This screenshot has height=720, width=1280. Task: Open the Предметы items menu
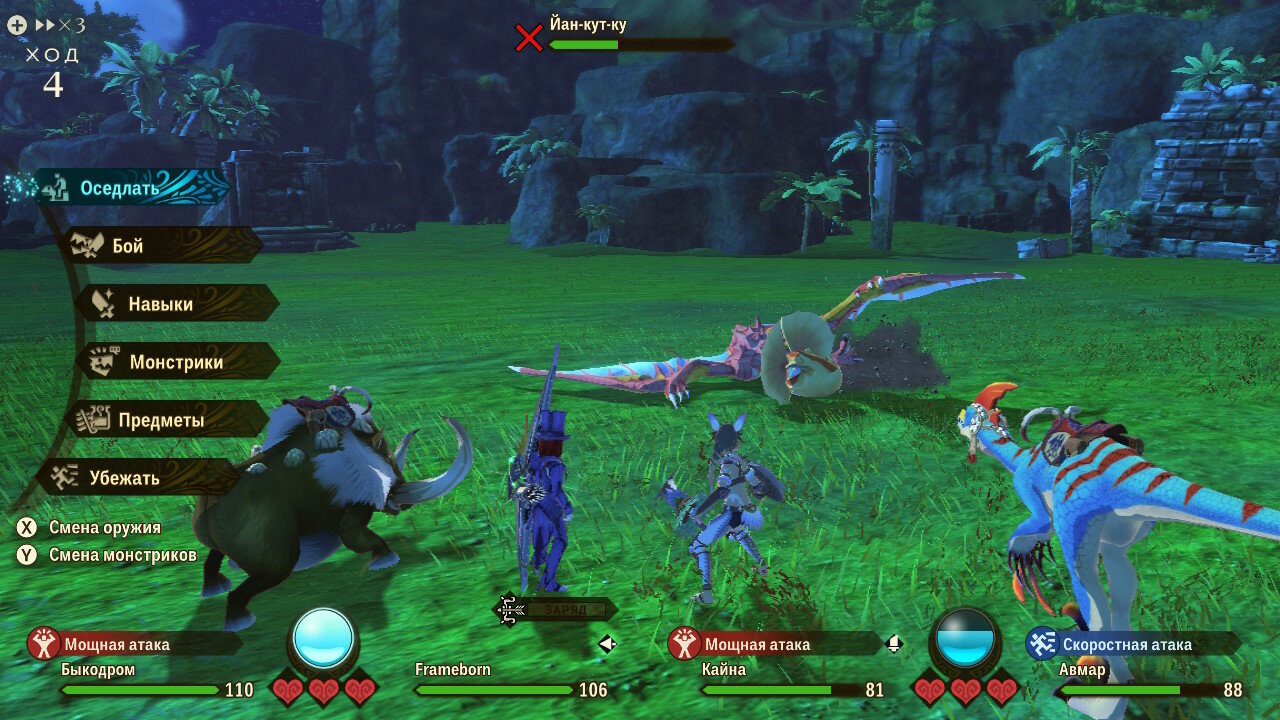(160, 420)
